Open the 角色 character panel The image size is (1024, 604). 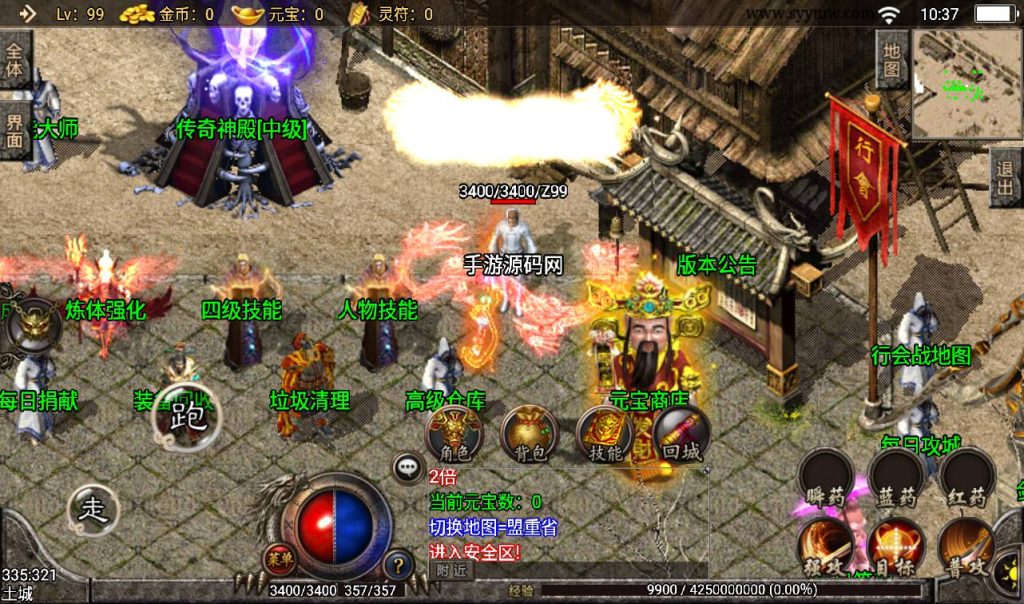pyautogui.click(x=454, y=435)
